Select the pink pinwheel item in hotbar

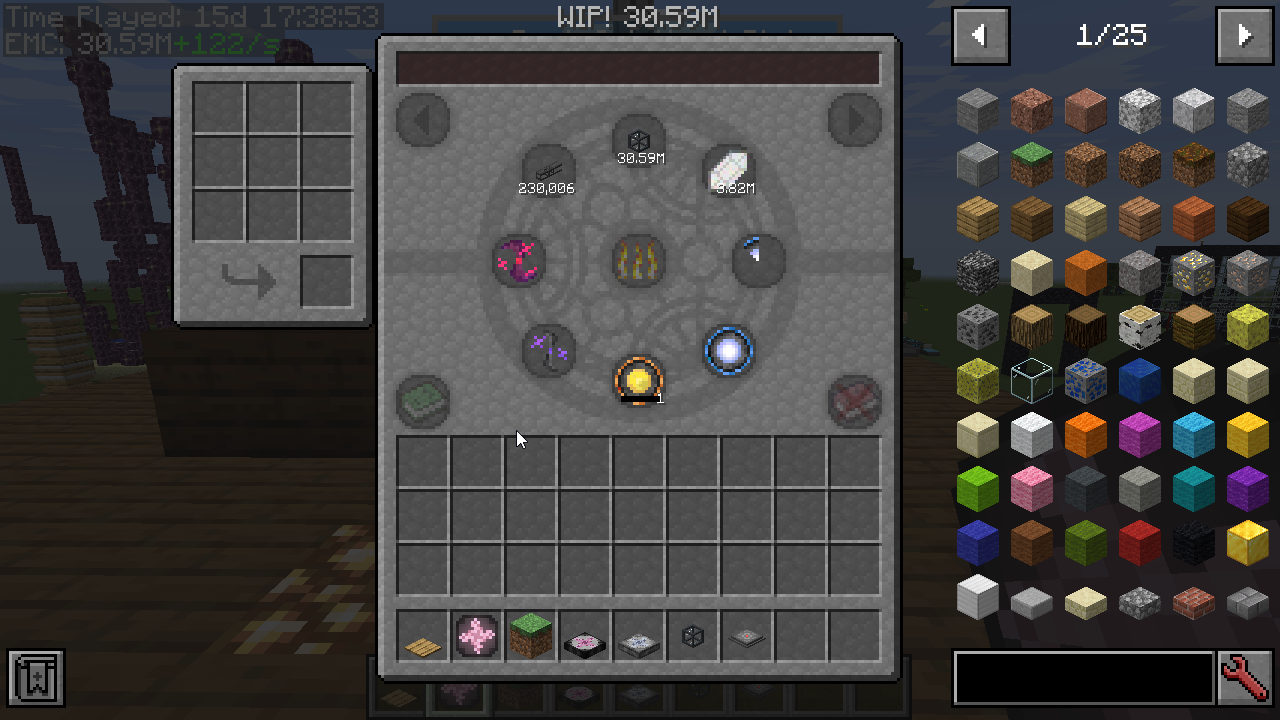click(x=476, y=636)
